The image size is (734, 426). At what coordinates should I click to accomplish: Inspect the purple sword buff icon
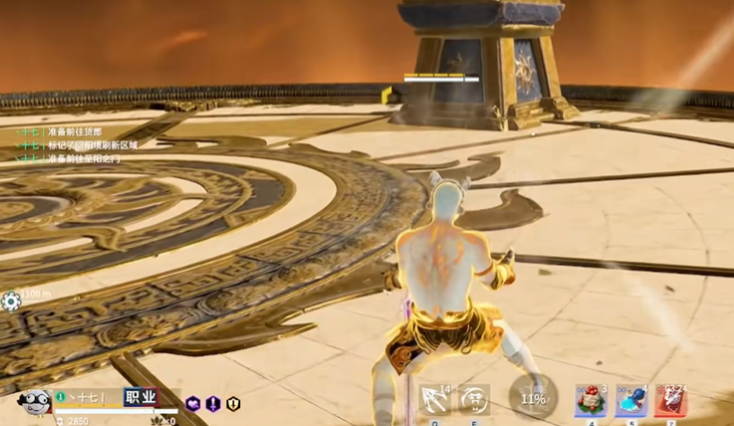213,404
